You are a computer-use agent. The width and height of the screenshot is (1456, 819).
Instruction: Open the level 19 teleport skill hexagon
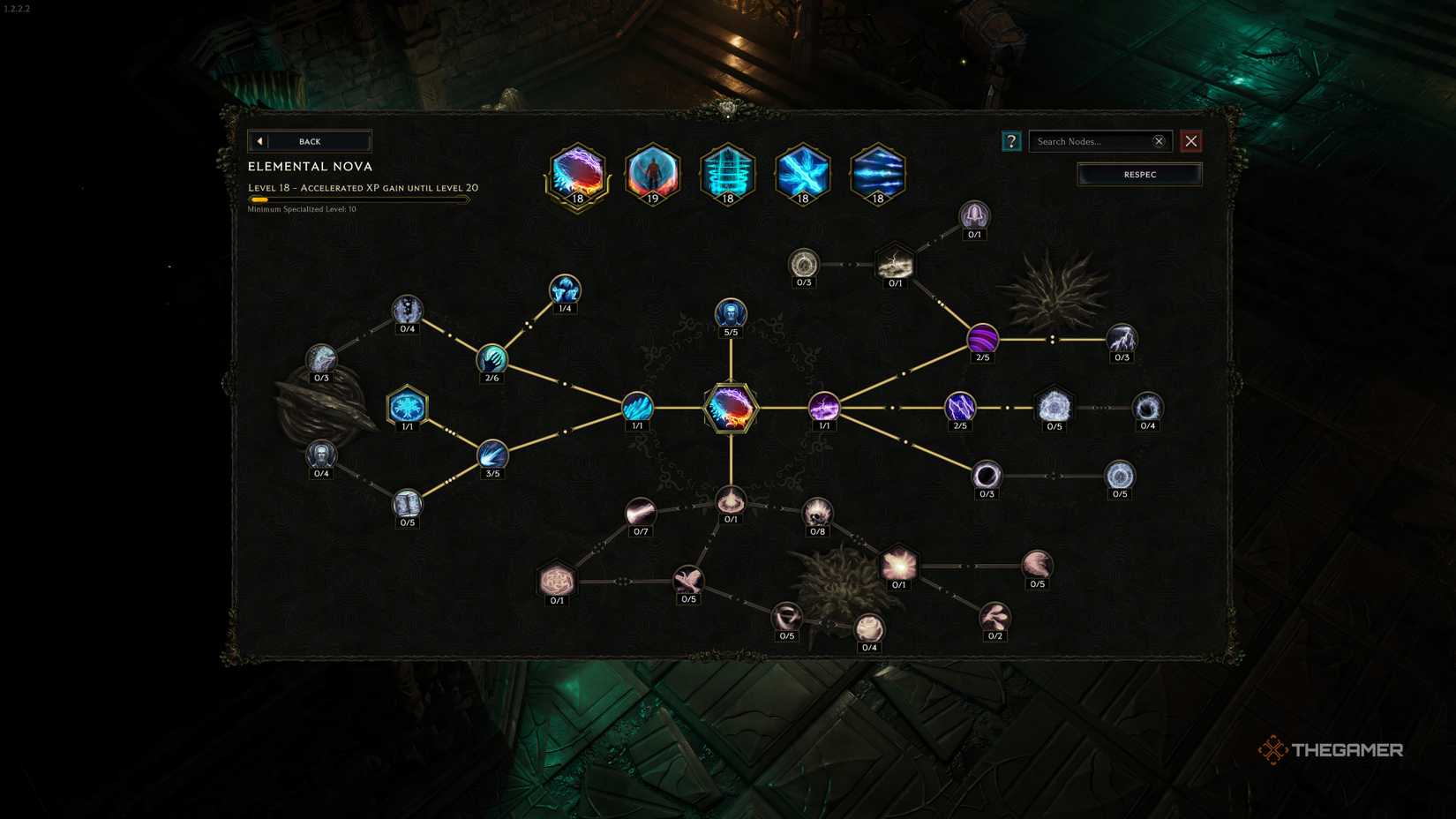[x=653, y=174]
